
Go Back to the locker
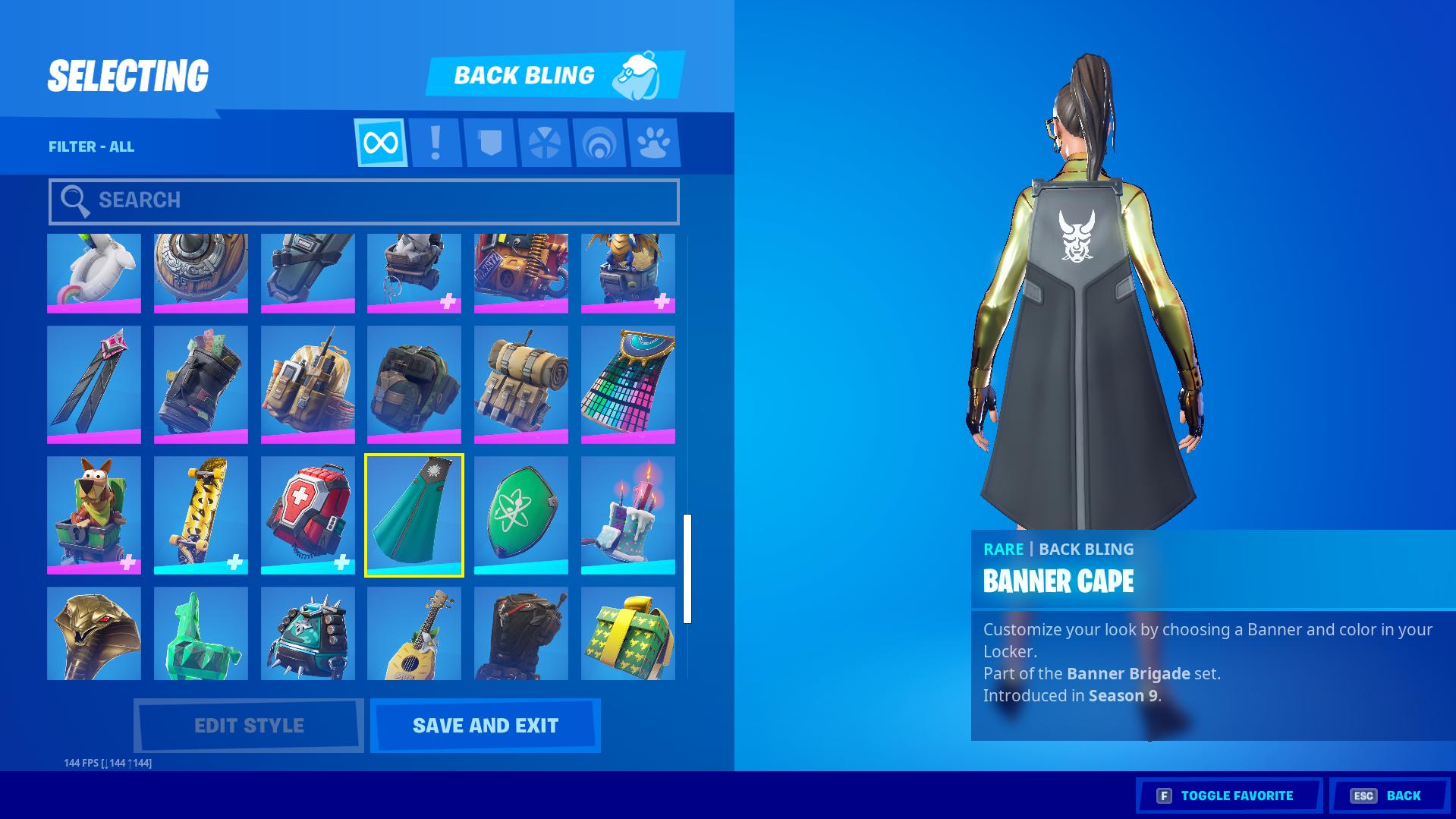coord(1390,795)
